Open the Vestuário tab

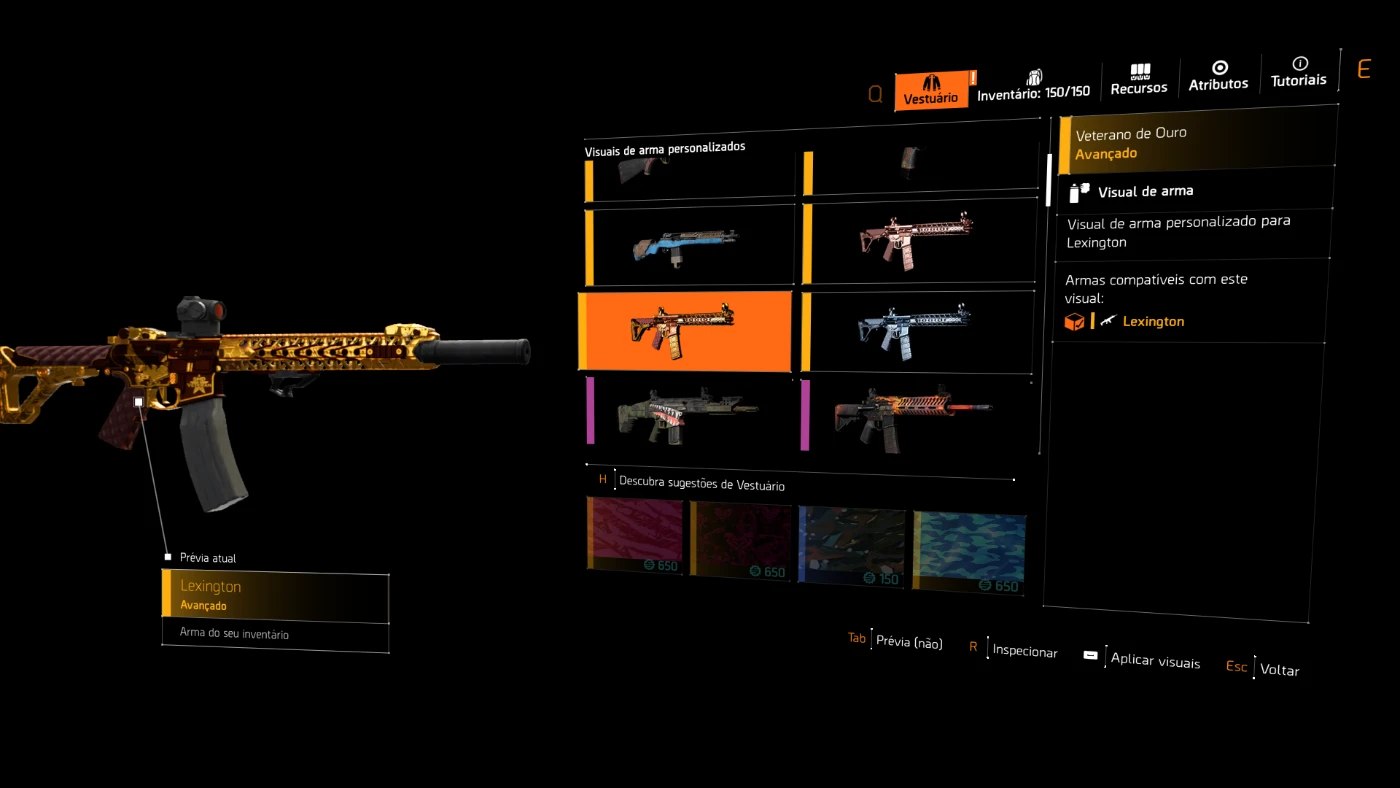(x=931, y=90)
